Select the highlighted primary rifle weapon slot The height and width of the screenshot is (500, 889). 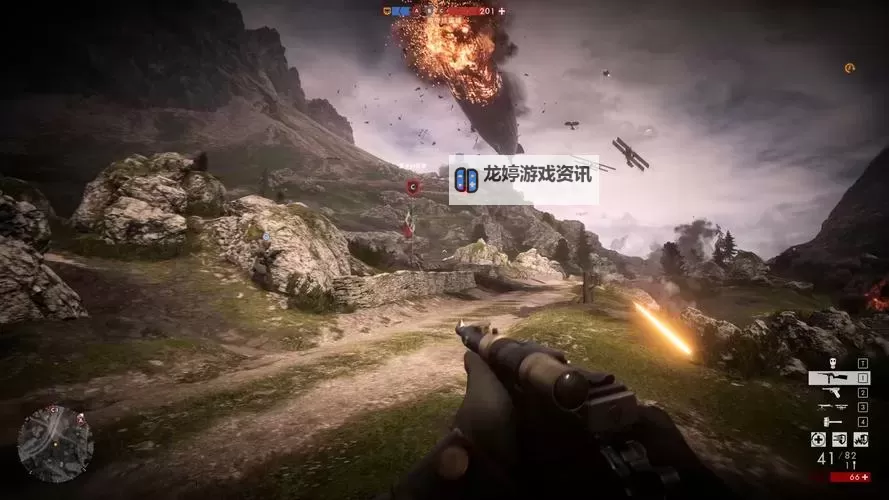(x=838, y=378)
